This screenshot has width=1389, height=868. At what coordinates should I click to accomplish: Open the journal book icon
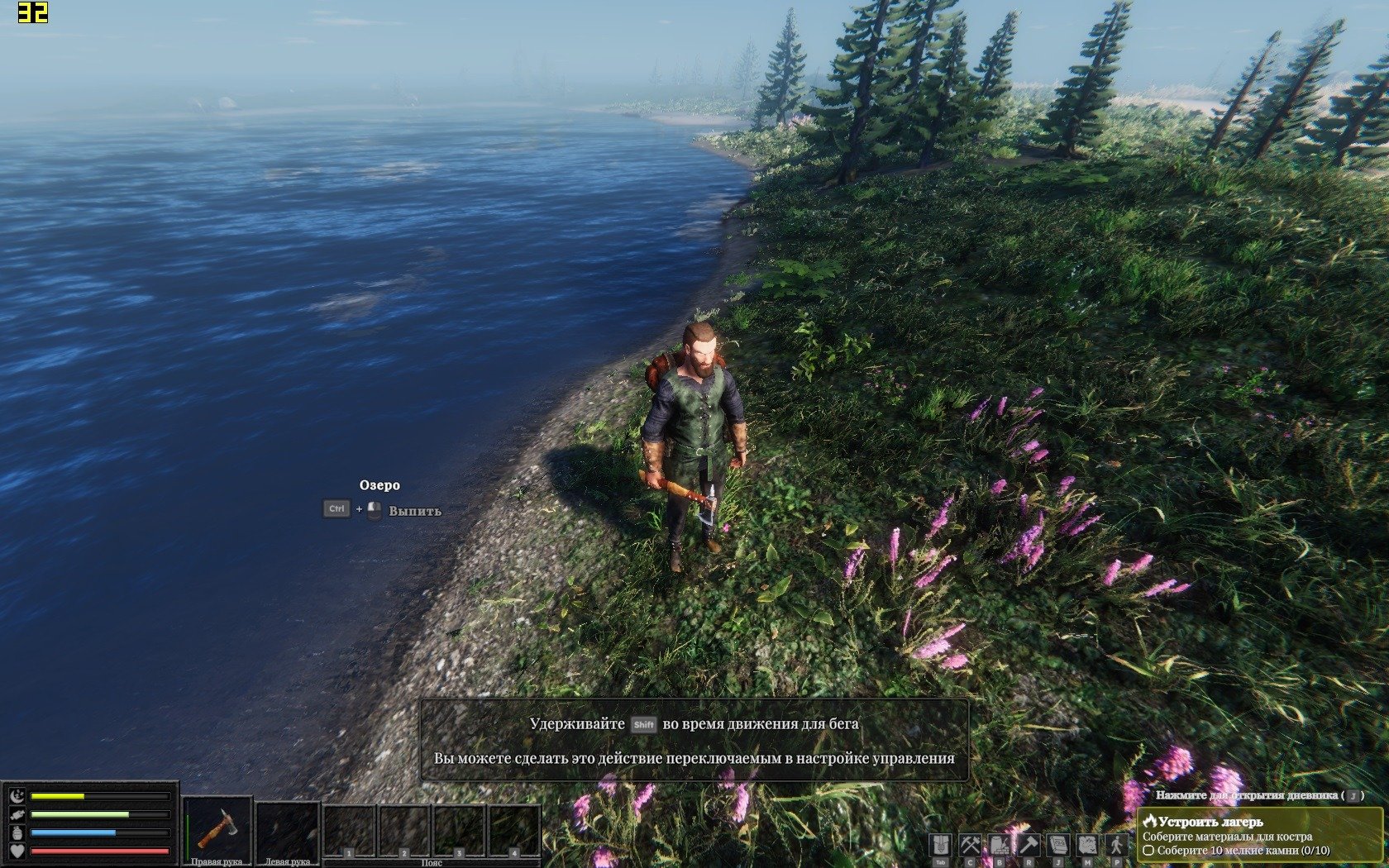click(x=1058, y=845)
